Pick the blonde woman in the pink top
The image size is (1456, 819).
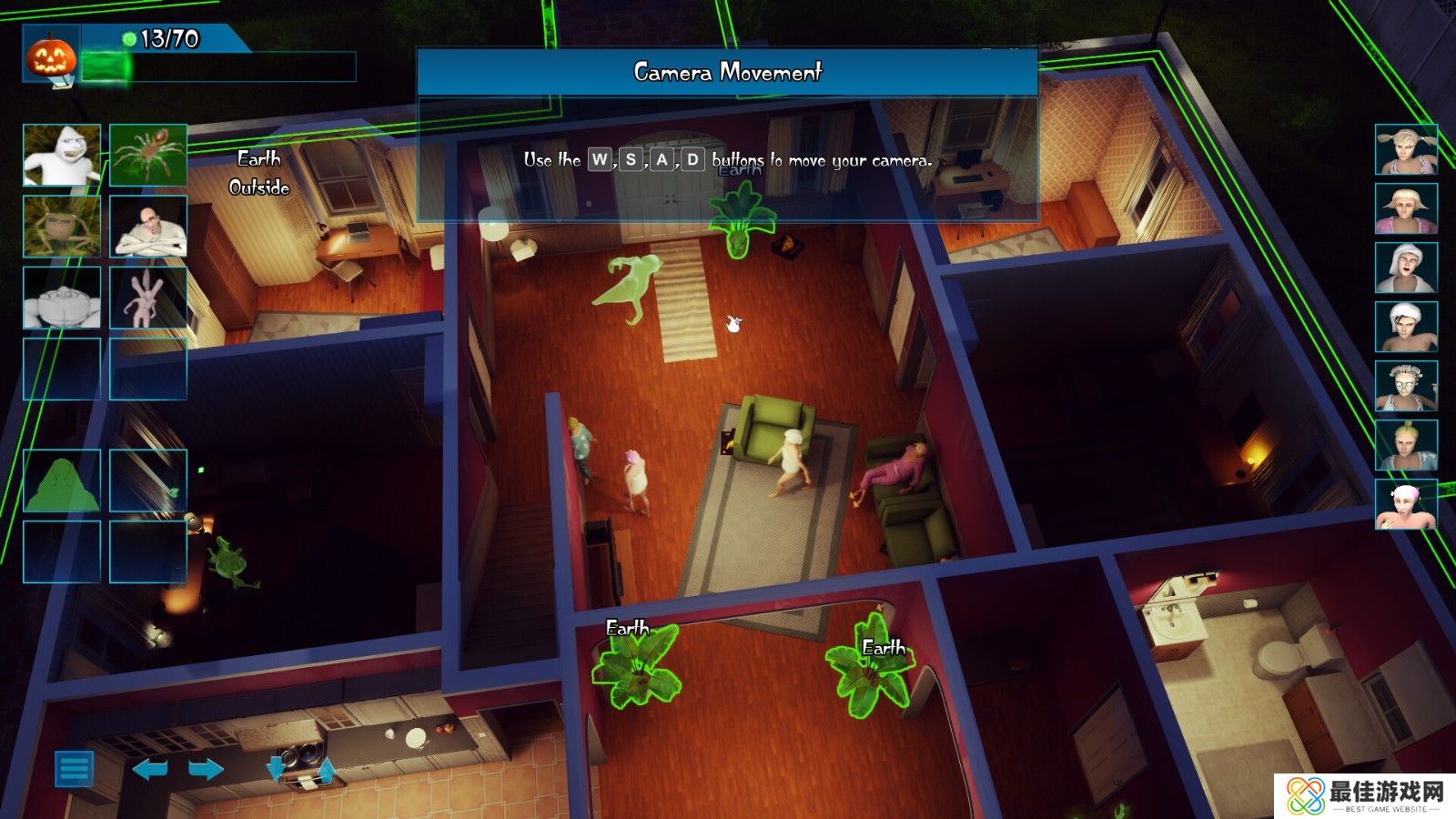click(x=1406, y=208)
